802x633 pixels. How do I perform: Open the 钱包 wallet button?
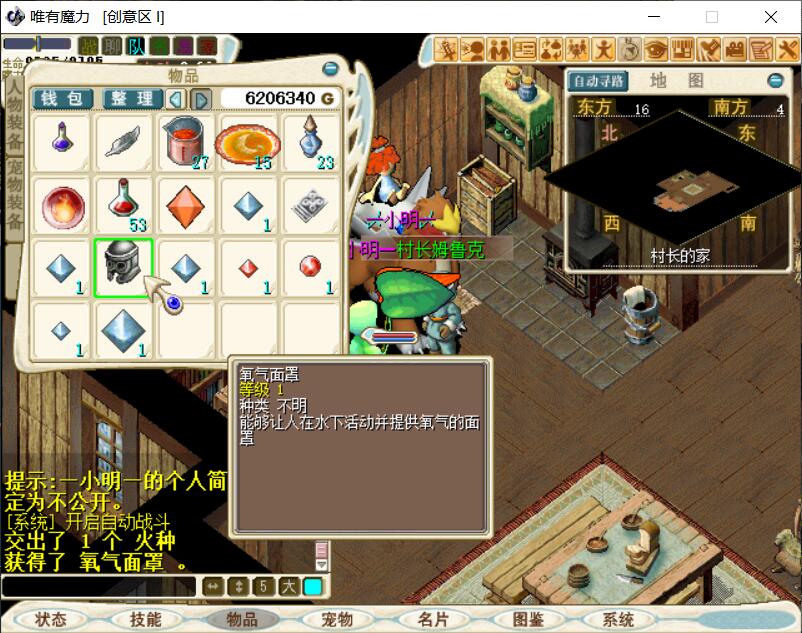(62, 98)
